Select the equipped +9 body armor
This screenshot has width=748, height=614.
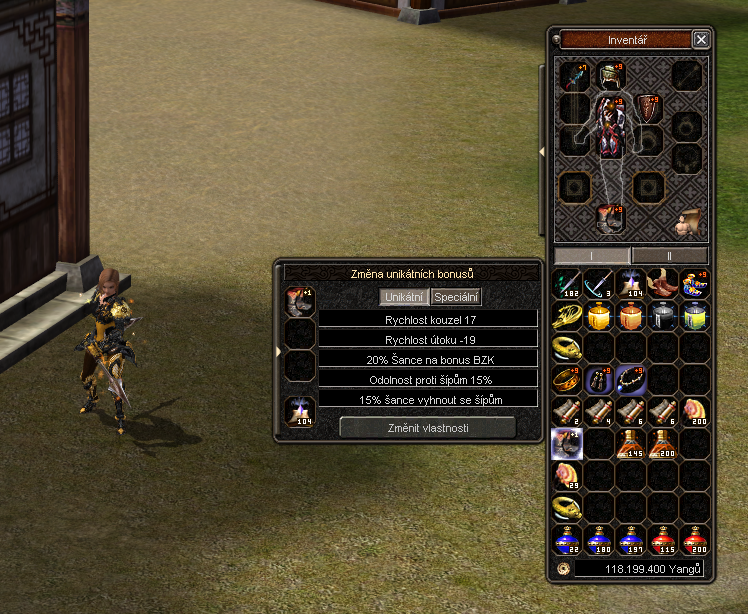click(x=611, y=127)
